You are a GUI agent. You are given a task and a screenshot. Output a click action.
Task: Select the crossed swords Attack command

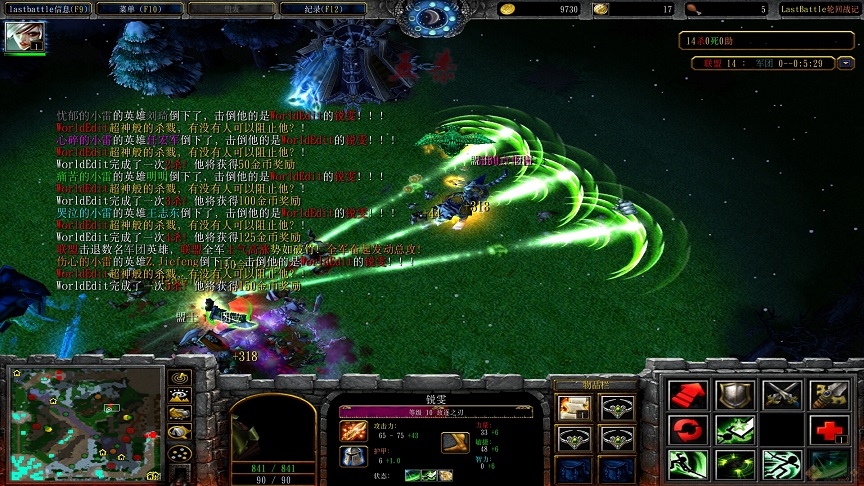[x=782, y=395]
